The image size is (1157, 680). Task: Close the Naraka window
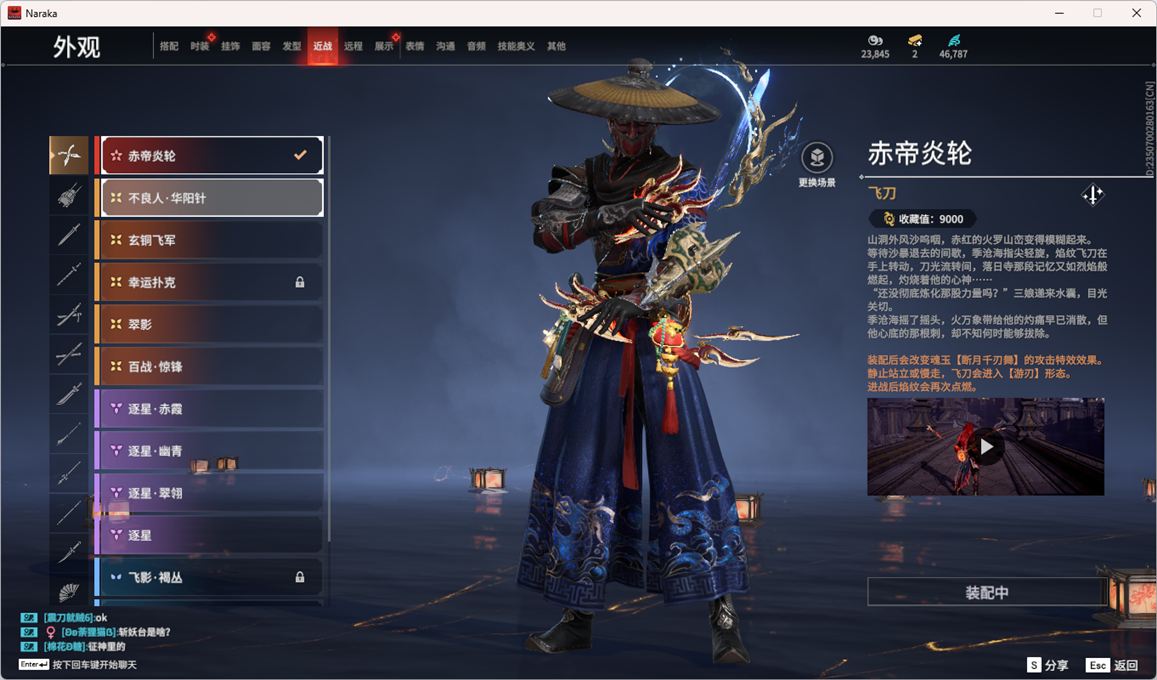[x=1136, y=13]
